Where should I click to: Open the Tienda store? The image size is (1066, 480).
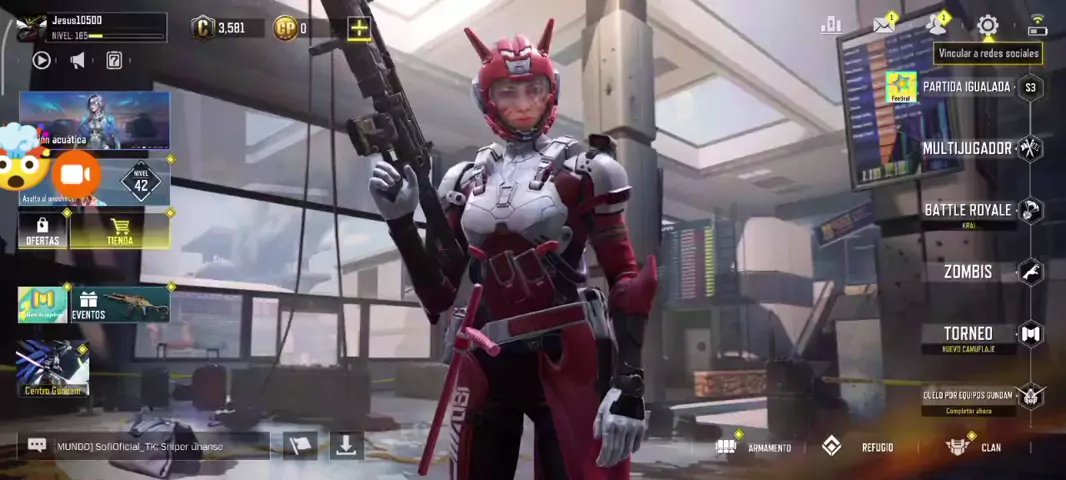click(120, 231)
